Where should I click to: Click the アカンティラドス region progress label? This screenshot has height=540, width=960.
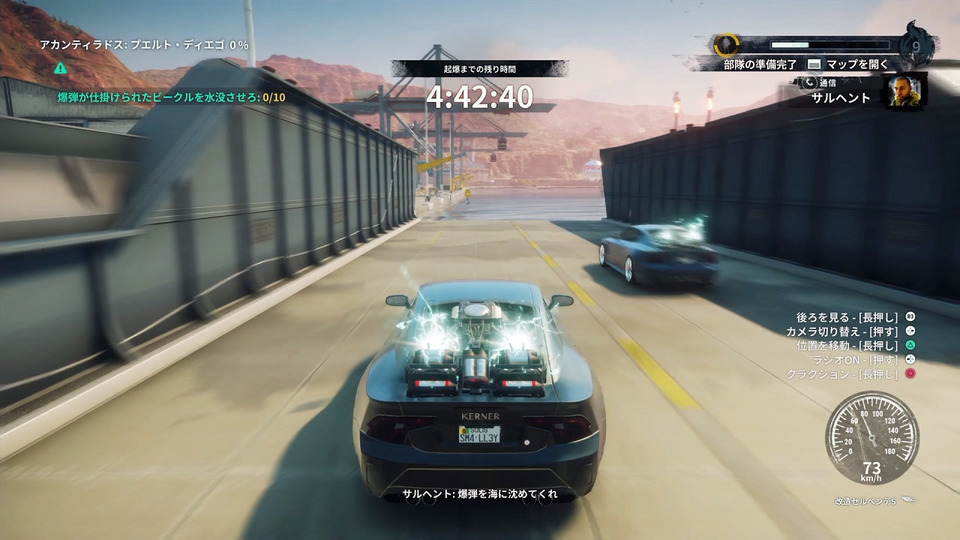click(144, 45)
